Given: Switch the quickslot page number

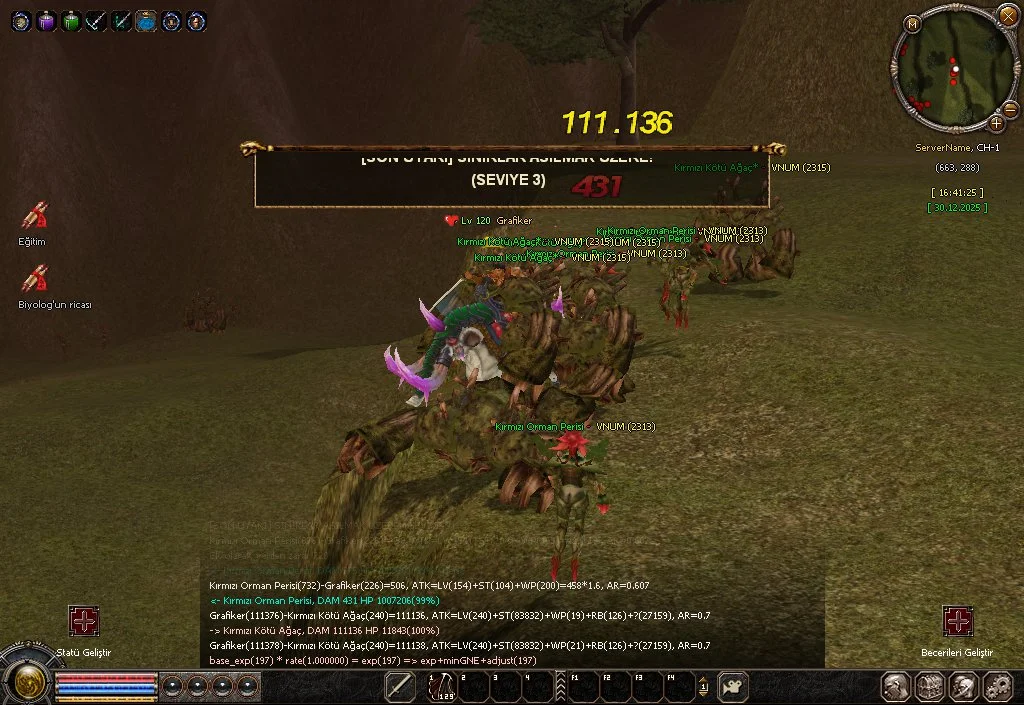Looking at the screenshot, I should click(x=703, y=687).
